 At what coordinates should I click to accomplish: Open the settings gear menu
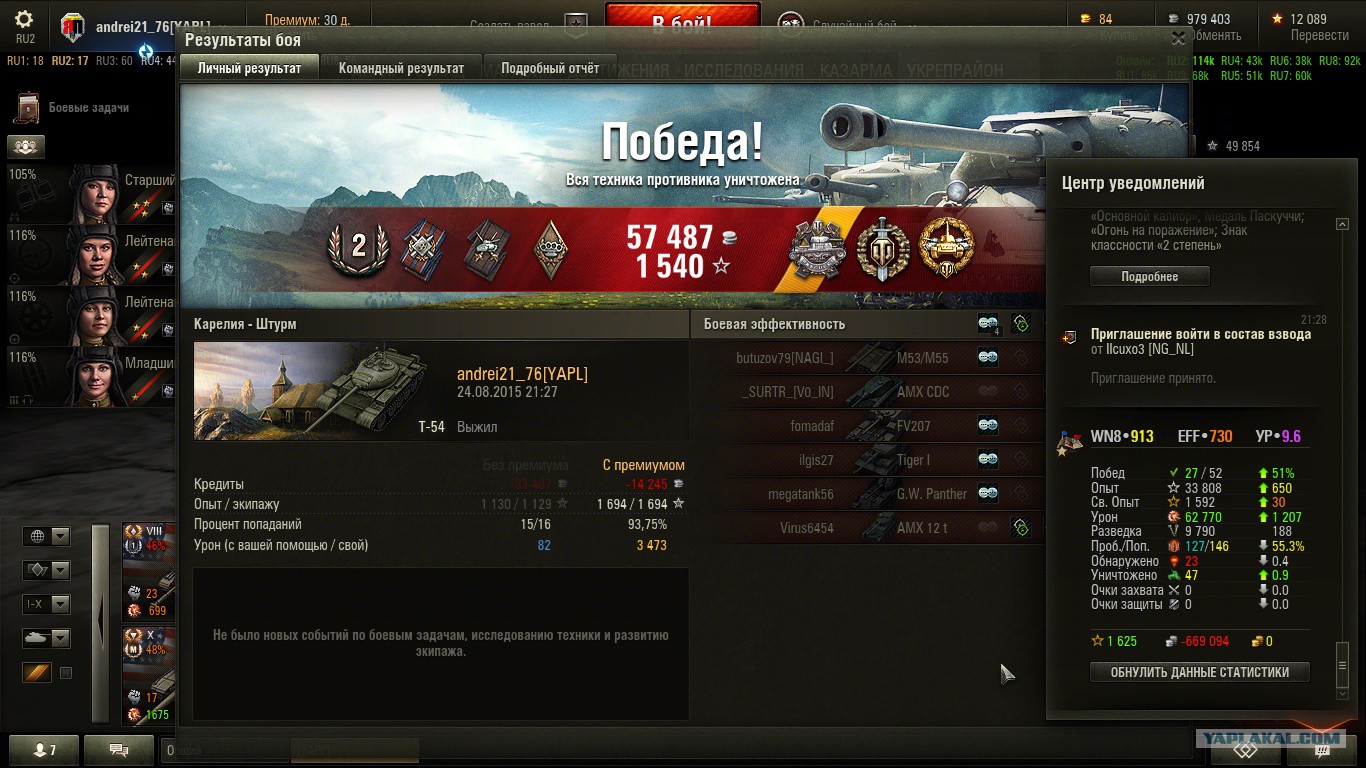click(25, 20)
